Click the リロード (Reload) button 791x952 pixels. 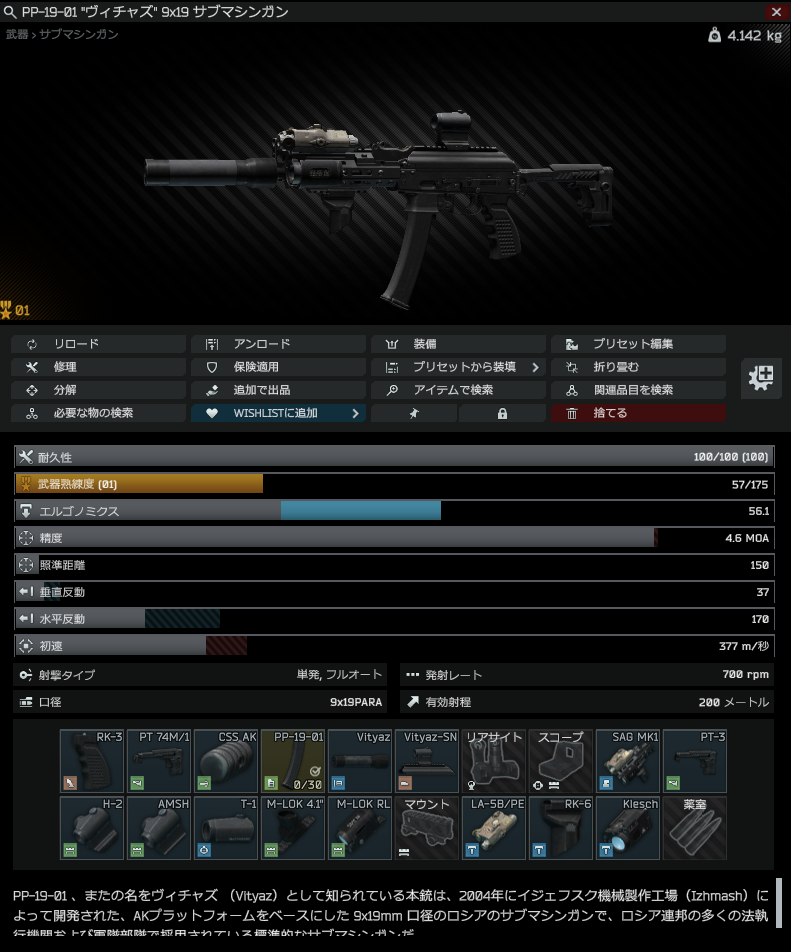tap(99, 344)
